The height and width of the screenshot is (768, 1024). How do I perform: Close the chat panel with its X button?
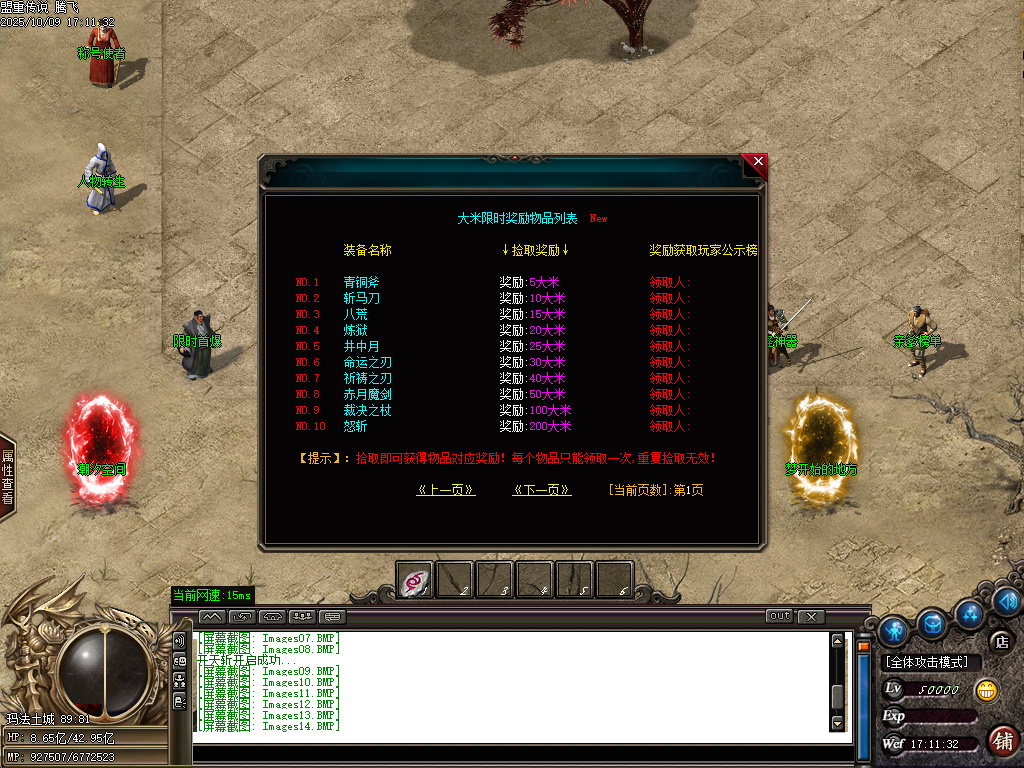point(811,616)
